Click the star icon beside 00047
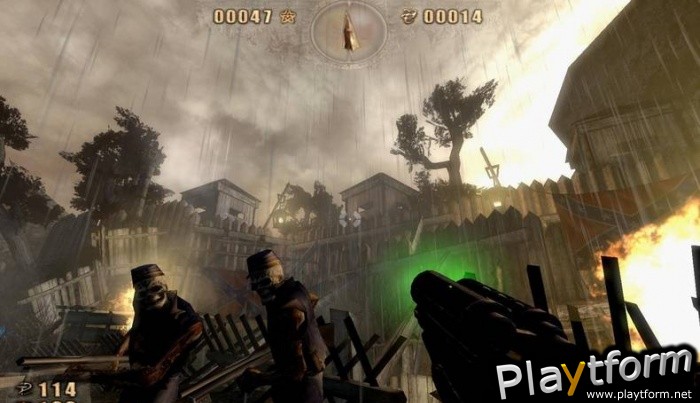This screenshot has height=403, width=700. [289, 16]
